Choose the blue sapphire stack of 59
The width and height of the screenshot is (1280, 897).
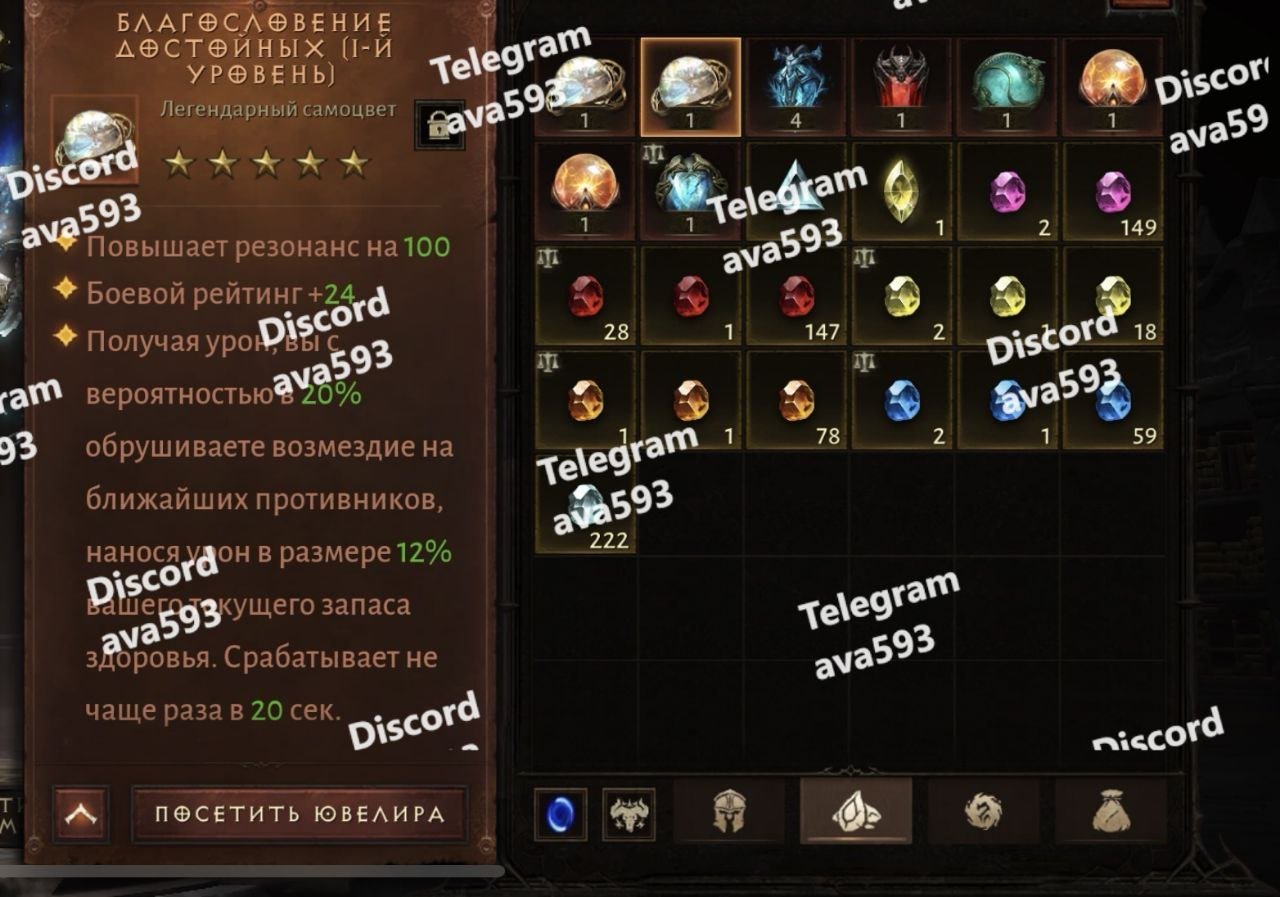coord(1113,399)
